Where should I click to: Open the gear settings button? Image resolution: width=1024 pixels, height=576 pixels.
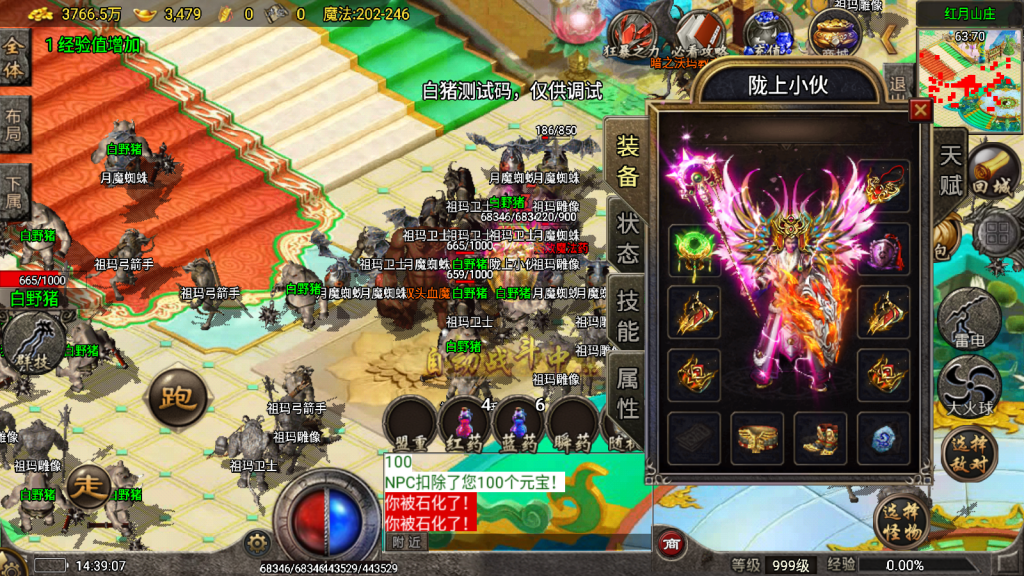pos(257,543)
